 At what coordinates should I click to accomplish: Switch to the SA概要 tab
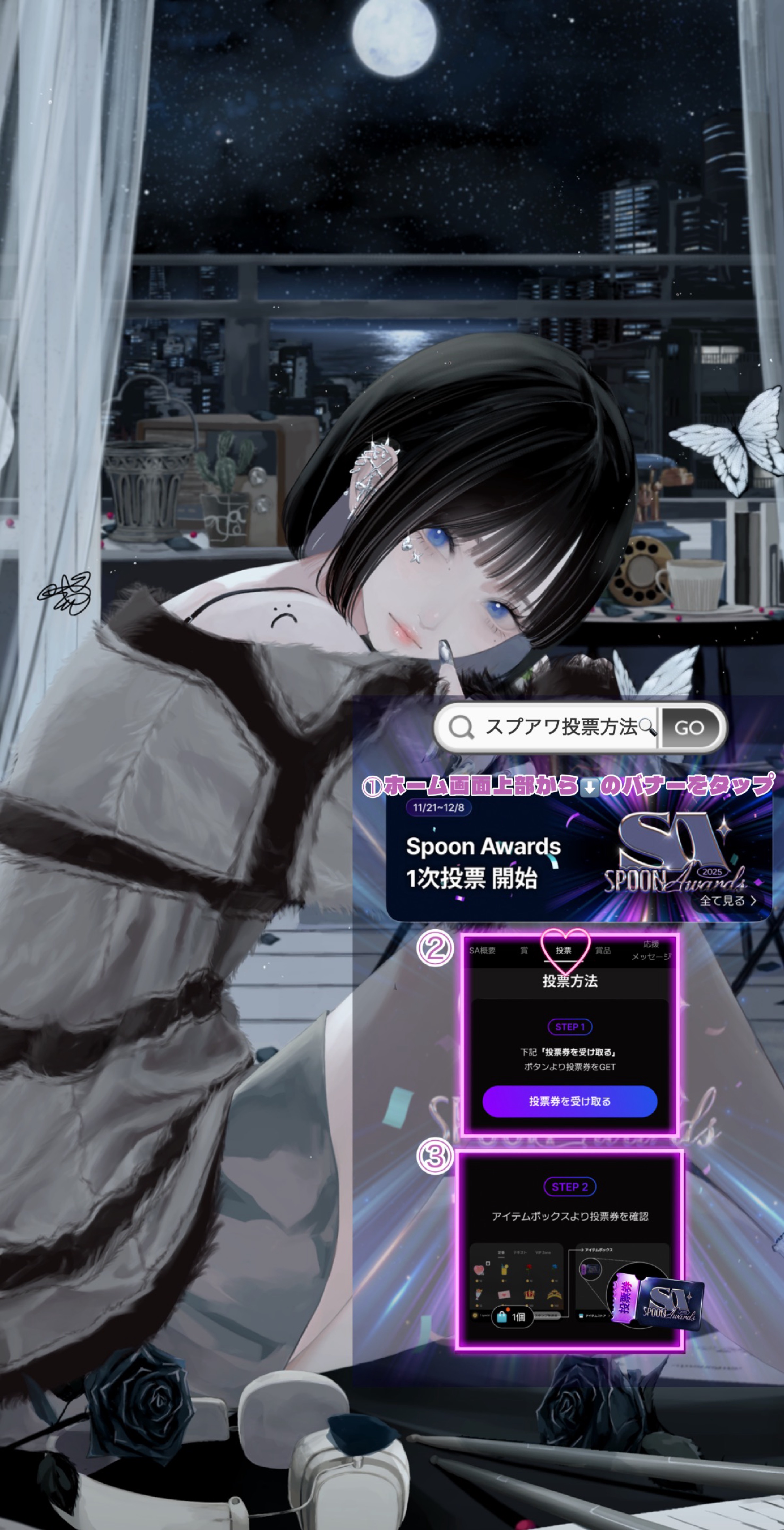482,950
